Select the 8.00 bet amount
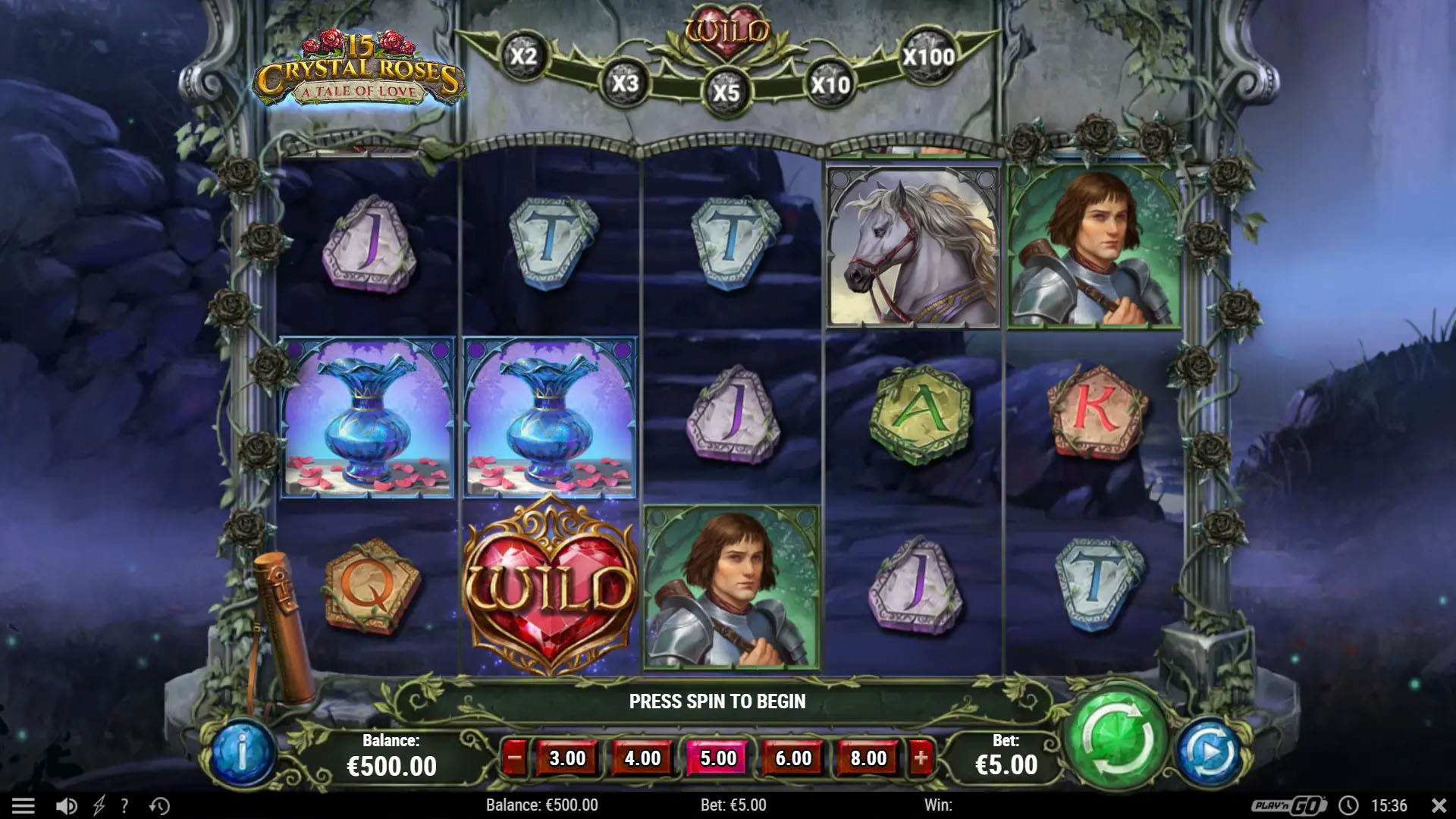This screenshot has height=819, width=1456. click(x=868, y=757)
